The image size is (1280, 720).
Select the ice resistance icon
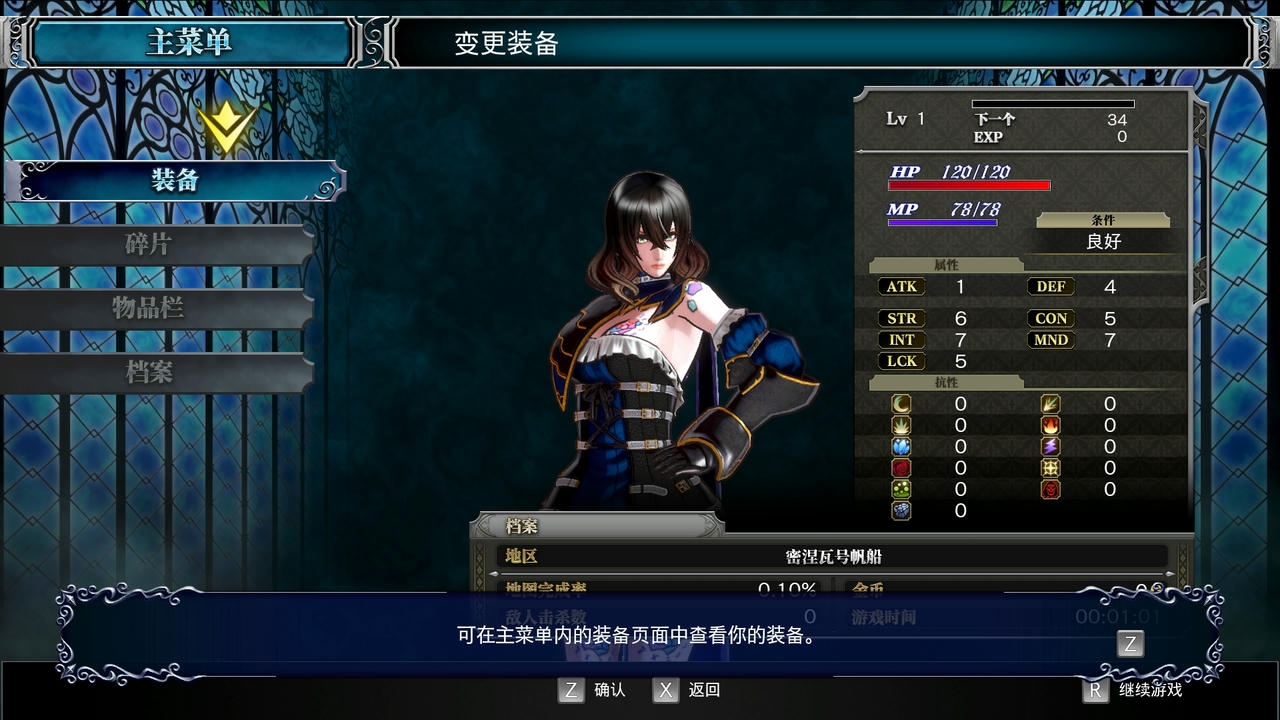[x=901, y=446]
